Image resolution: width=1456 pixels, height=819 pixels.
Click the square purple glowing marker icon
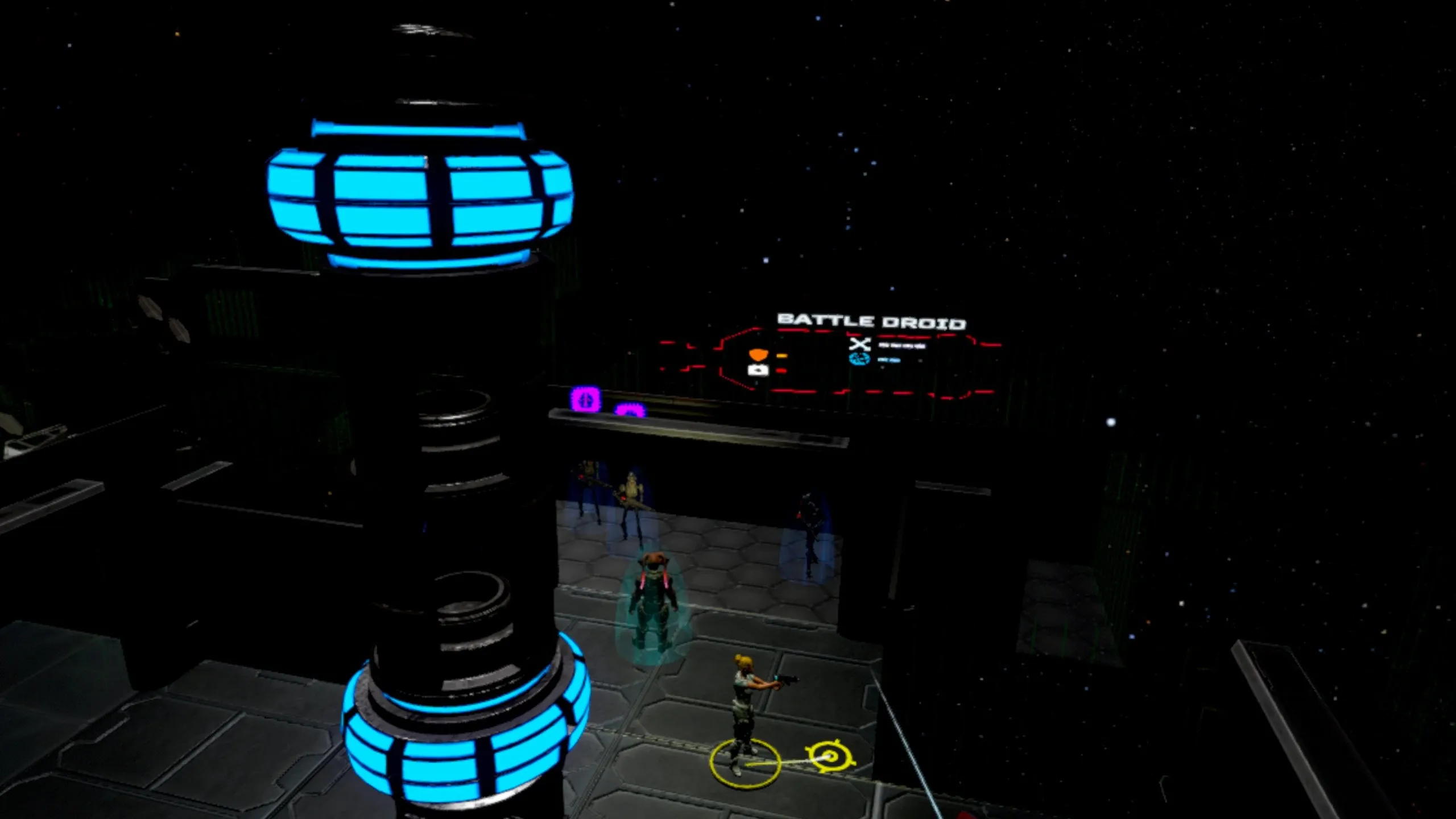click(585, 399)
